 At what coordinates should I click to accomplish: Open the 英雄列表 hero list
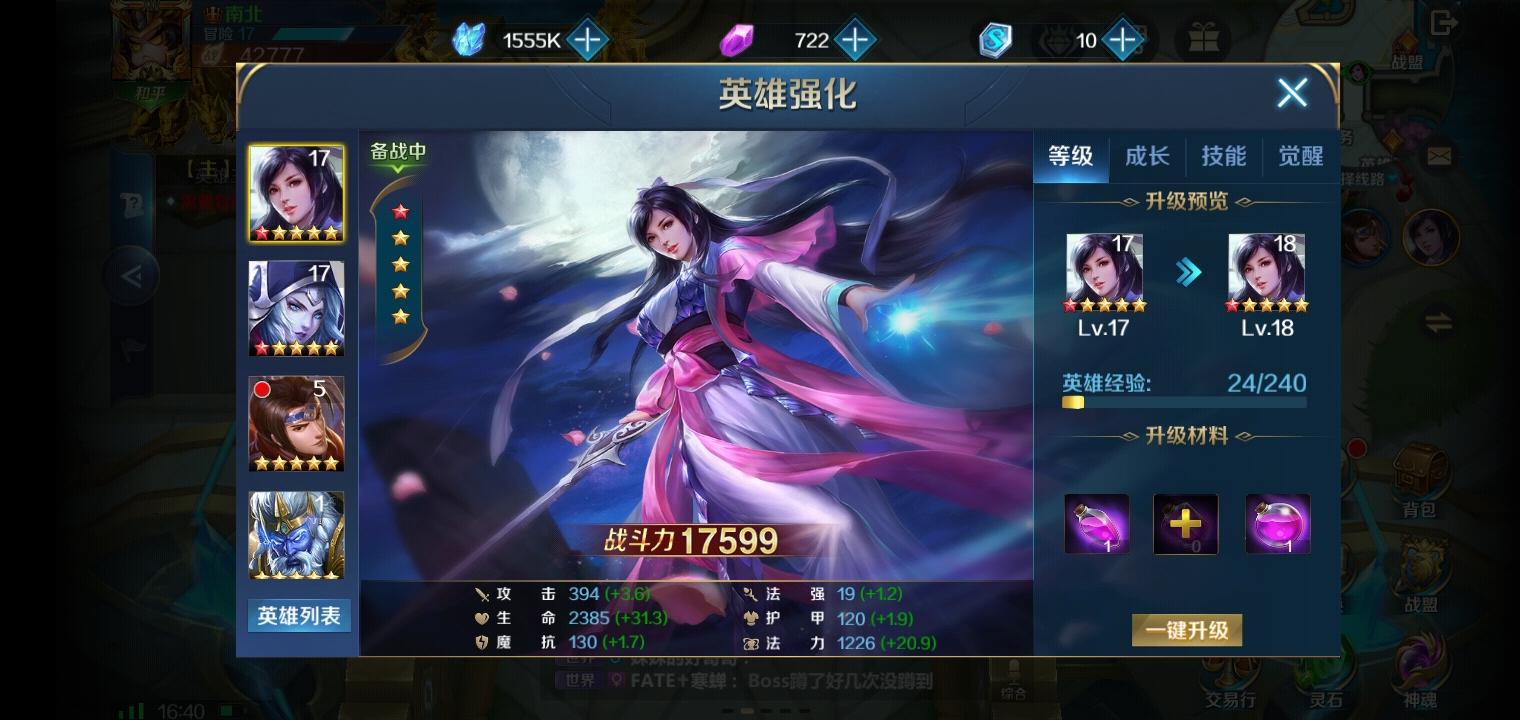pyautogui.click(x=298, y=616)
